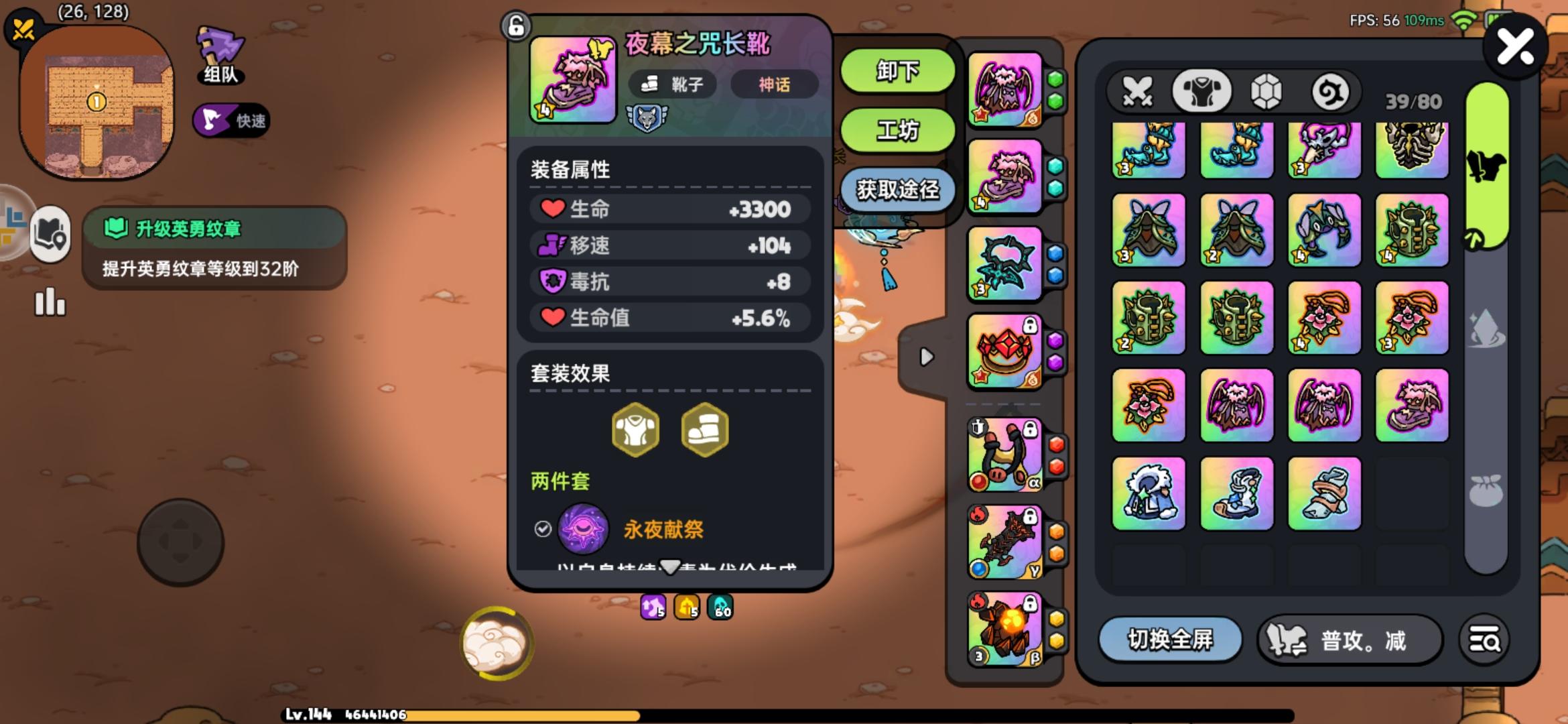1568x724 pixels.
Task: Expand the equipped items side panel arrow
Action: (927, 357)
